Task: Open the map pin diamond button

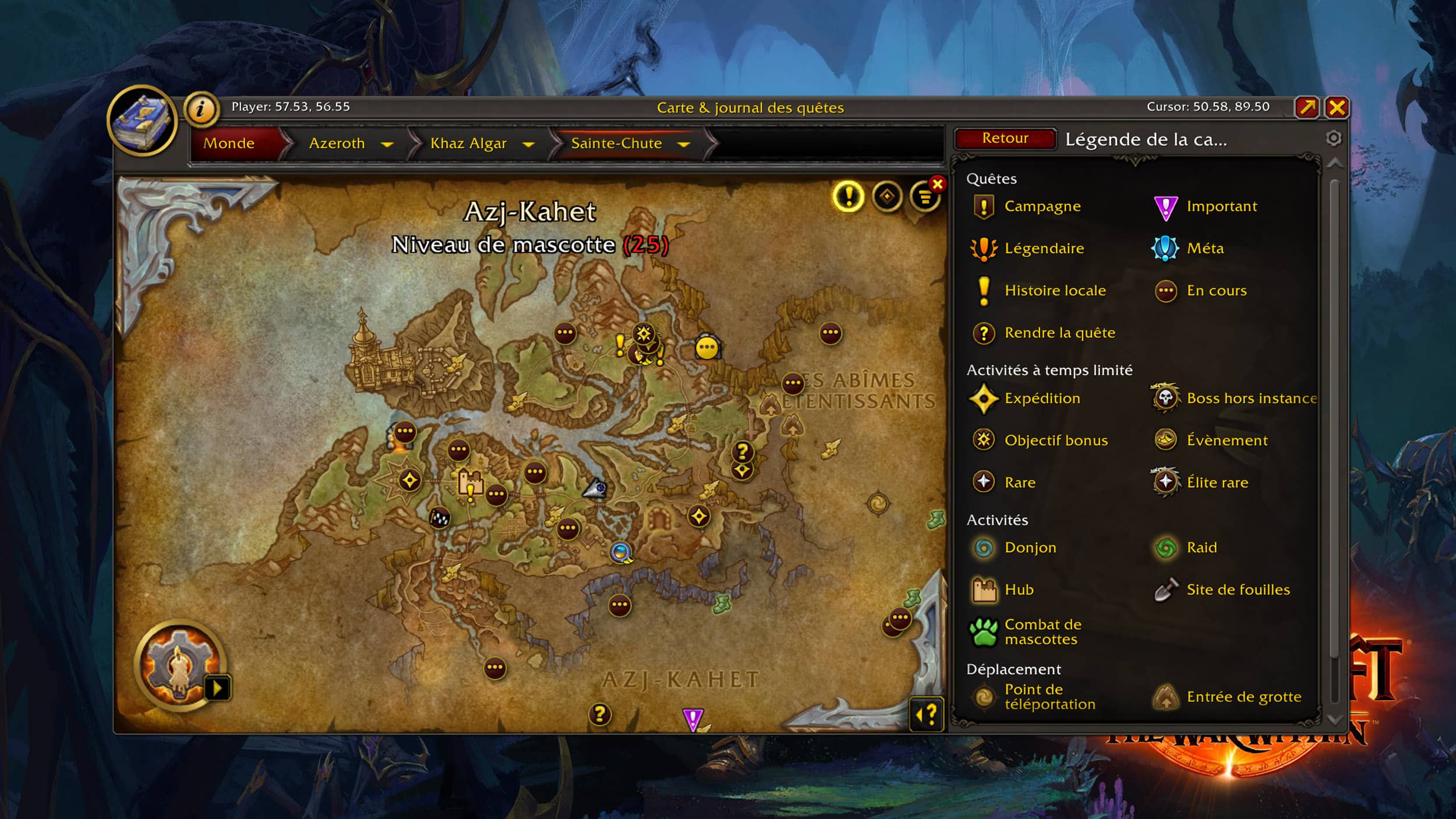Action: 886,196
